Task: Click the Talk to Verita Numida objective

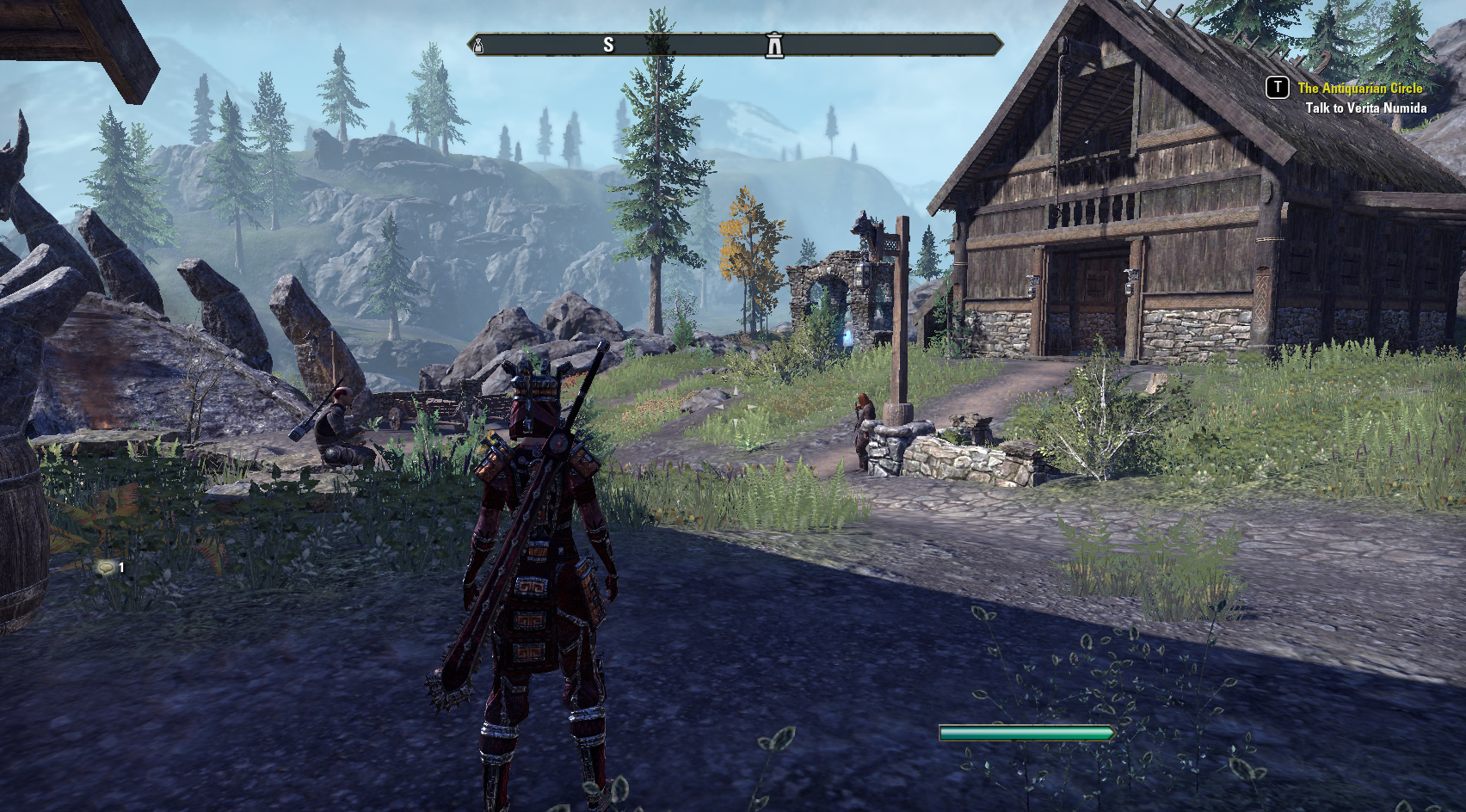Action: point(1365,108)
